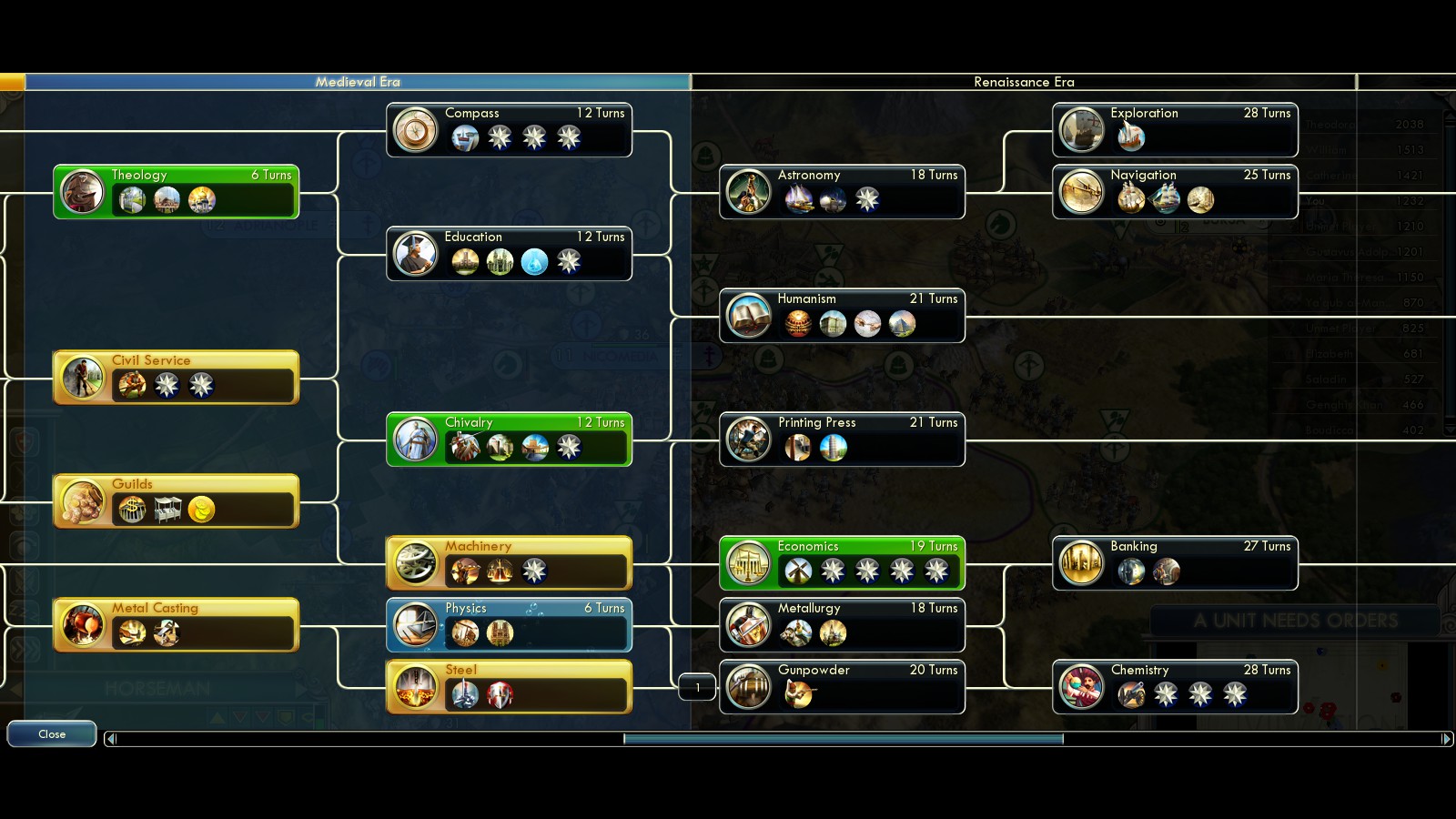Image resolution: width=1456 pixels, height=819 pixels.
Task: Select the Exploration technology
Action: coord(1175,130)
